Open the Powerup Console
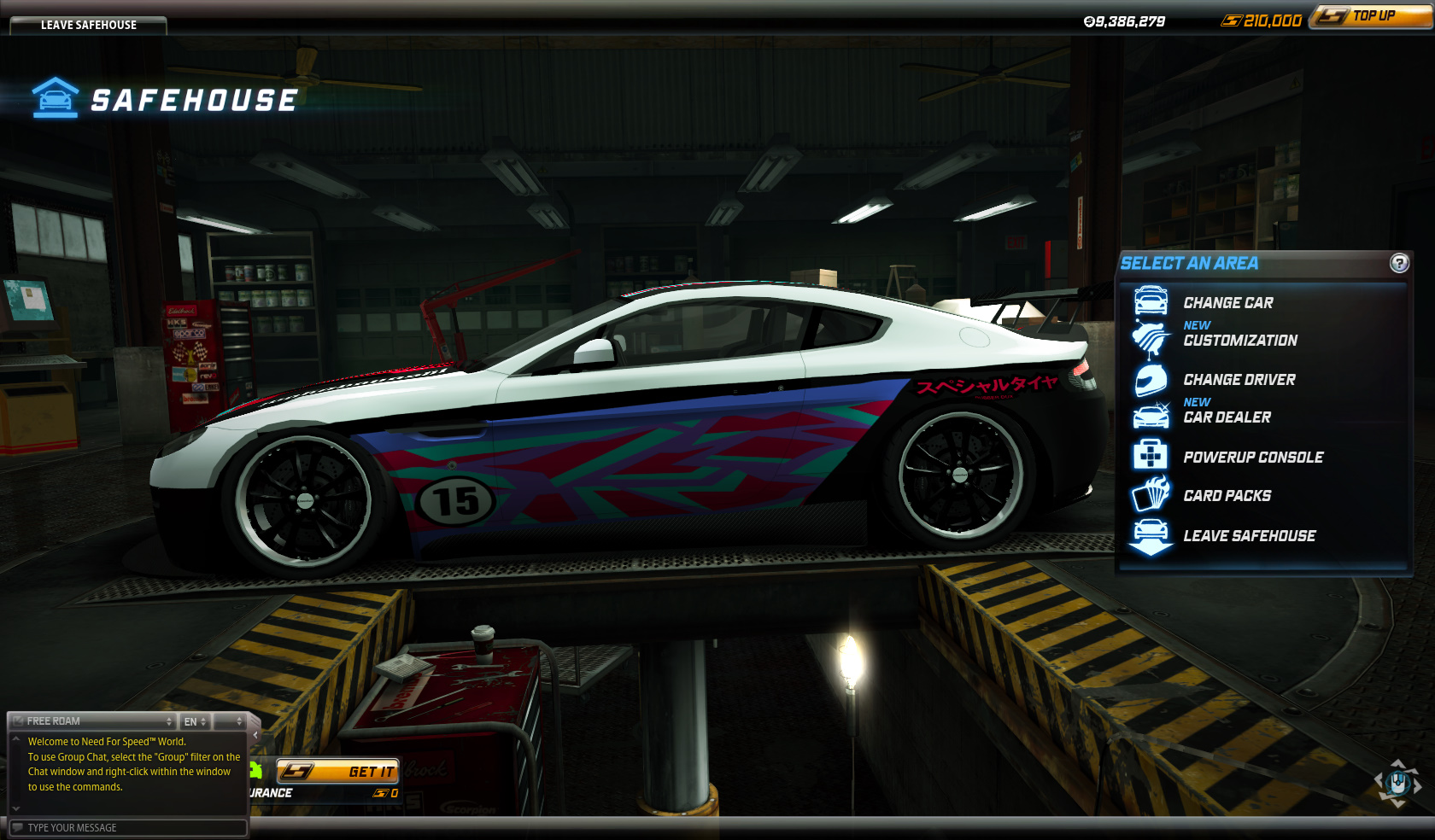 click(x=1252, y=458)
